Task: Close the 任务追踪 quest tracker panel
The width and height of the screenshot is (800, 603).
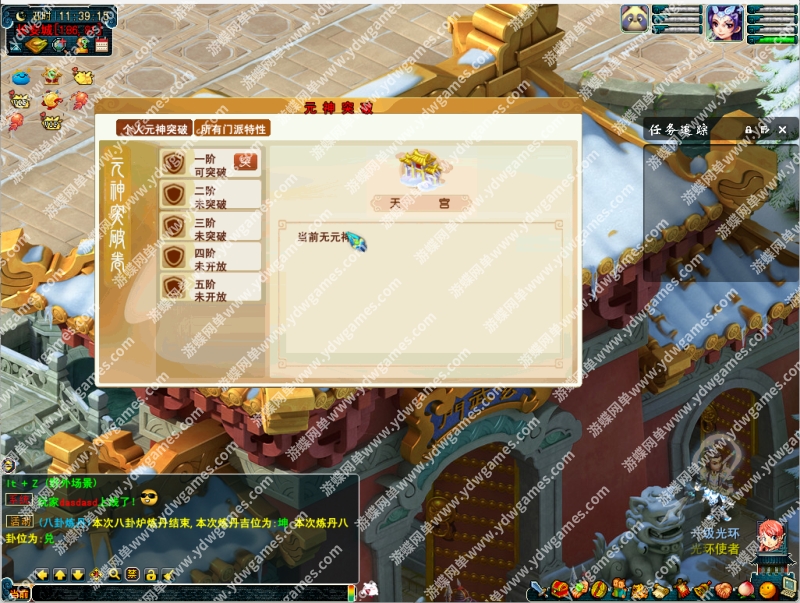Action: pos(780,129)
